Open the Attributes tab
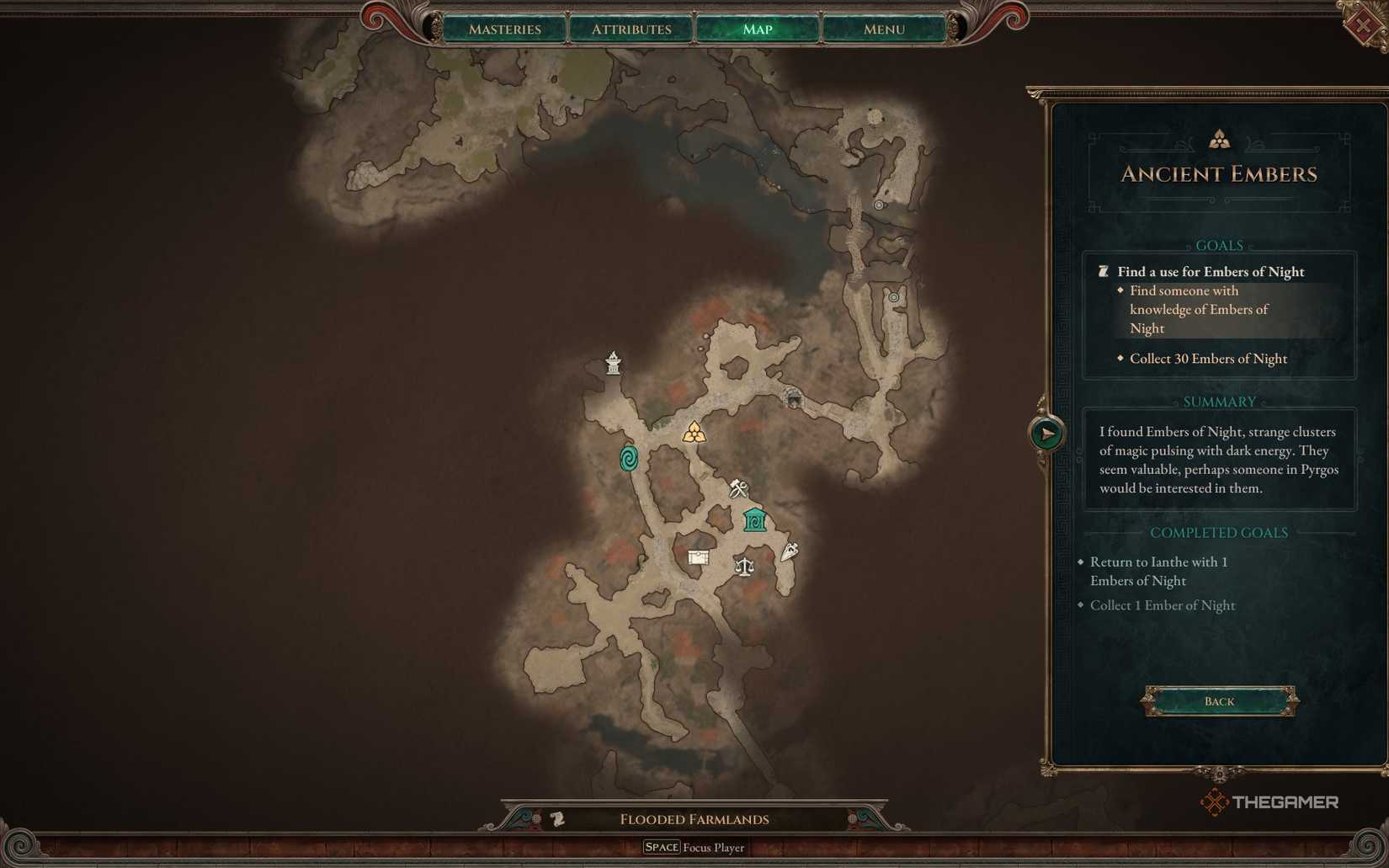 pos(631,29)
